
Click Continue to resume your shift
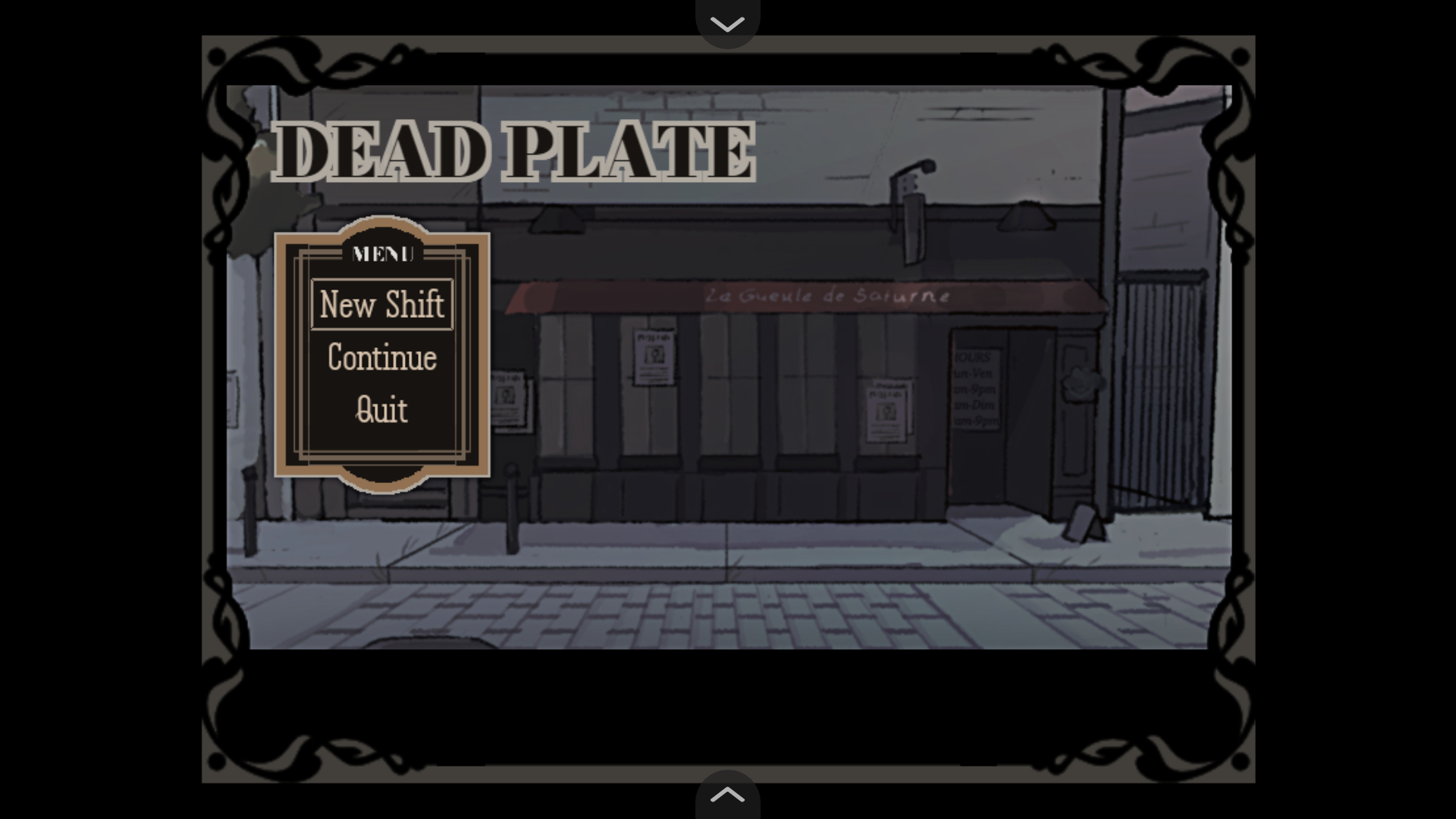coord(381,358)
